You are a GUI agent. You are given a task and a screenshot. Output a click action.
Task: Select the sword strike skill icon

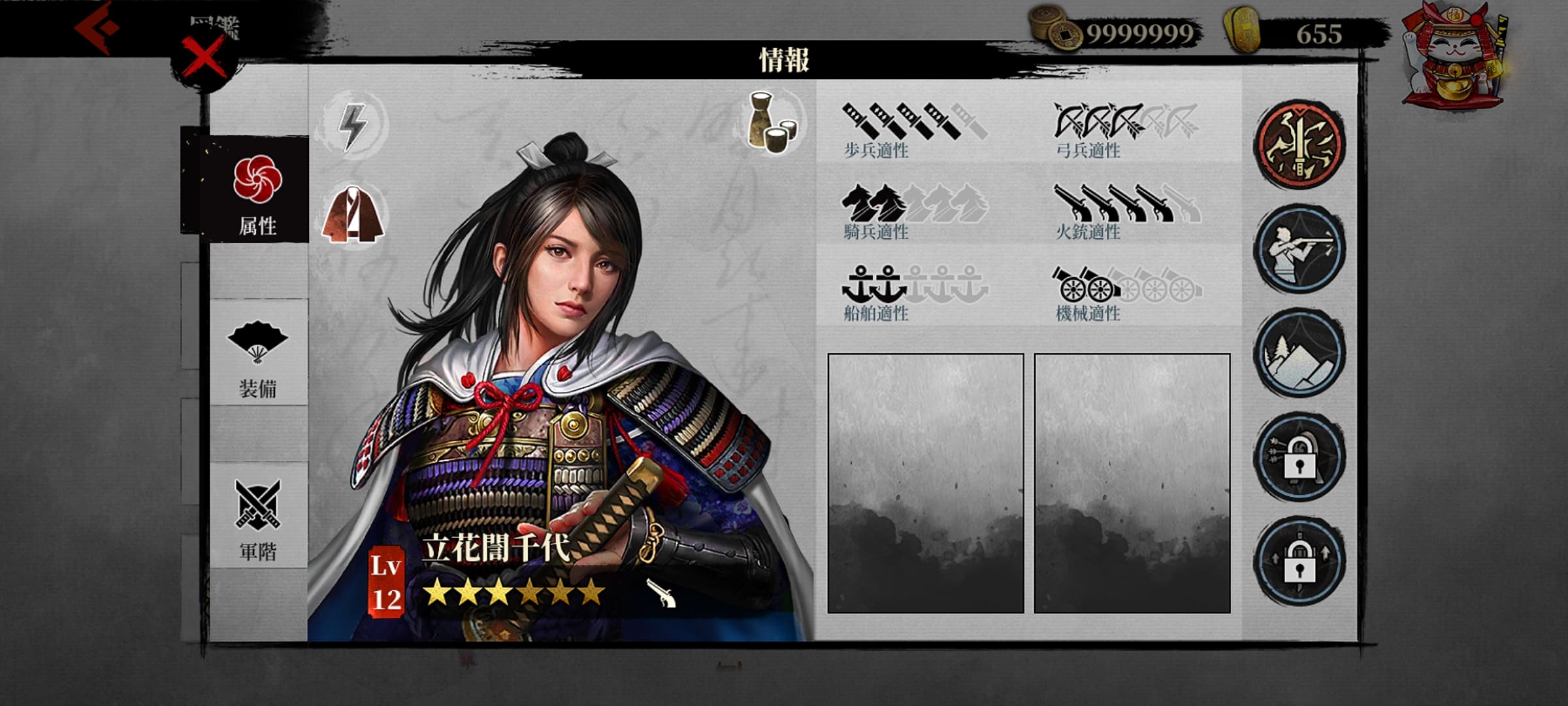tap(1299, 145)
